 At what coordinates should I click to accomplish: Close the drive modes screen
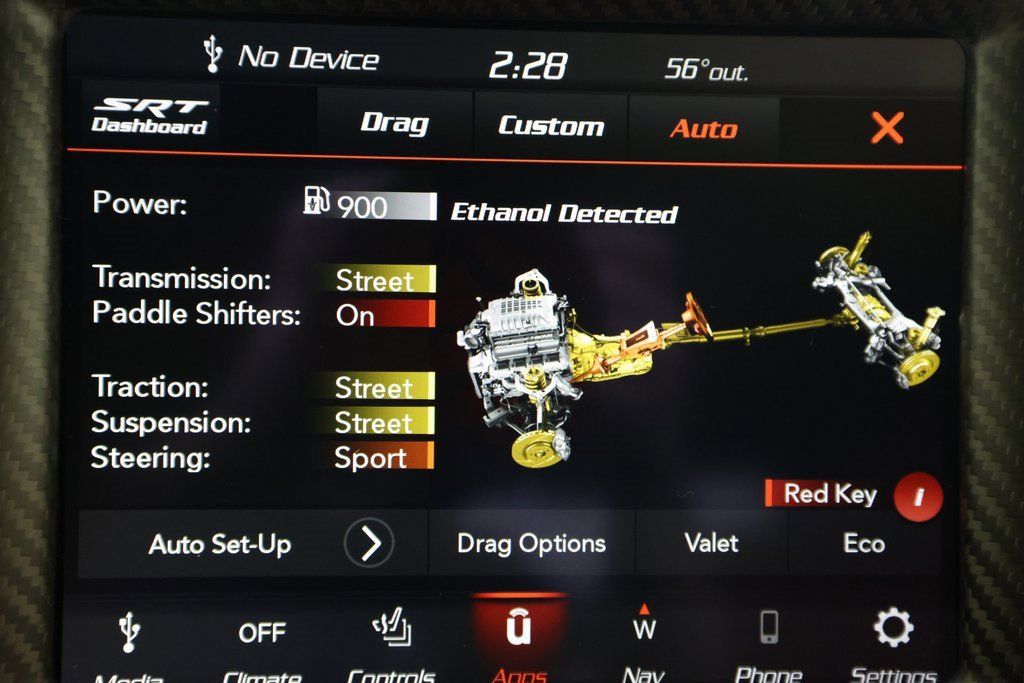[887, 128]
